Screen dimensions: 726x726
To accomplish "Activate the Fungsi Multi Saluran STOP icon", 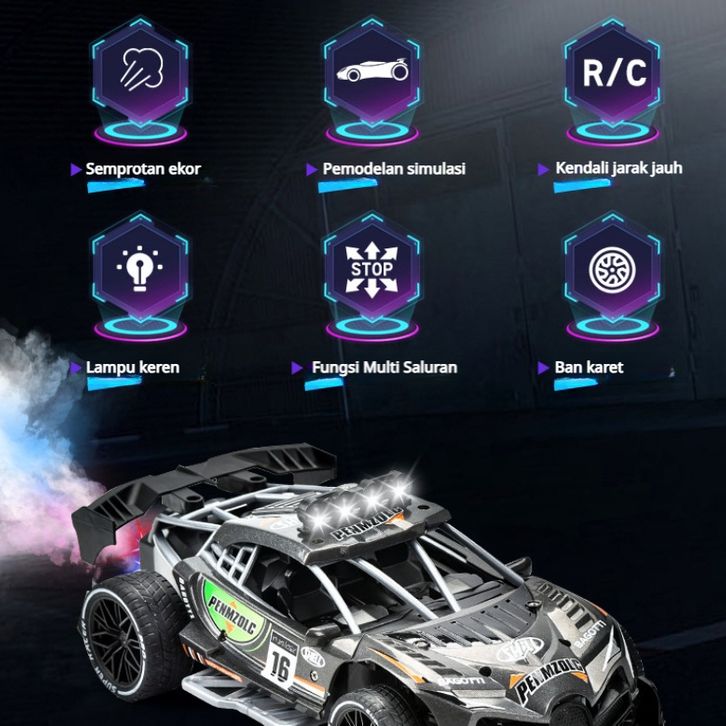I will point(372,267).
